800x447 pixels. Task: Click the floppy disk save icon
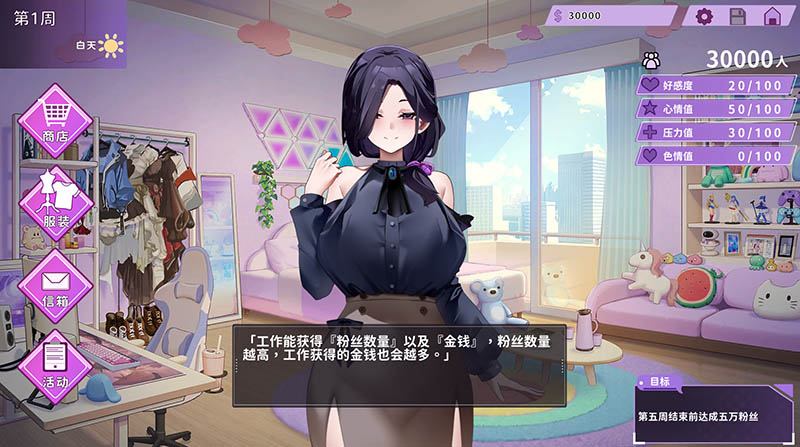[x=737, y=16]
